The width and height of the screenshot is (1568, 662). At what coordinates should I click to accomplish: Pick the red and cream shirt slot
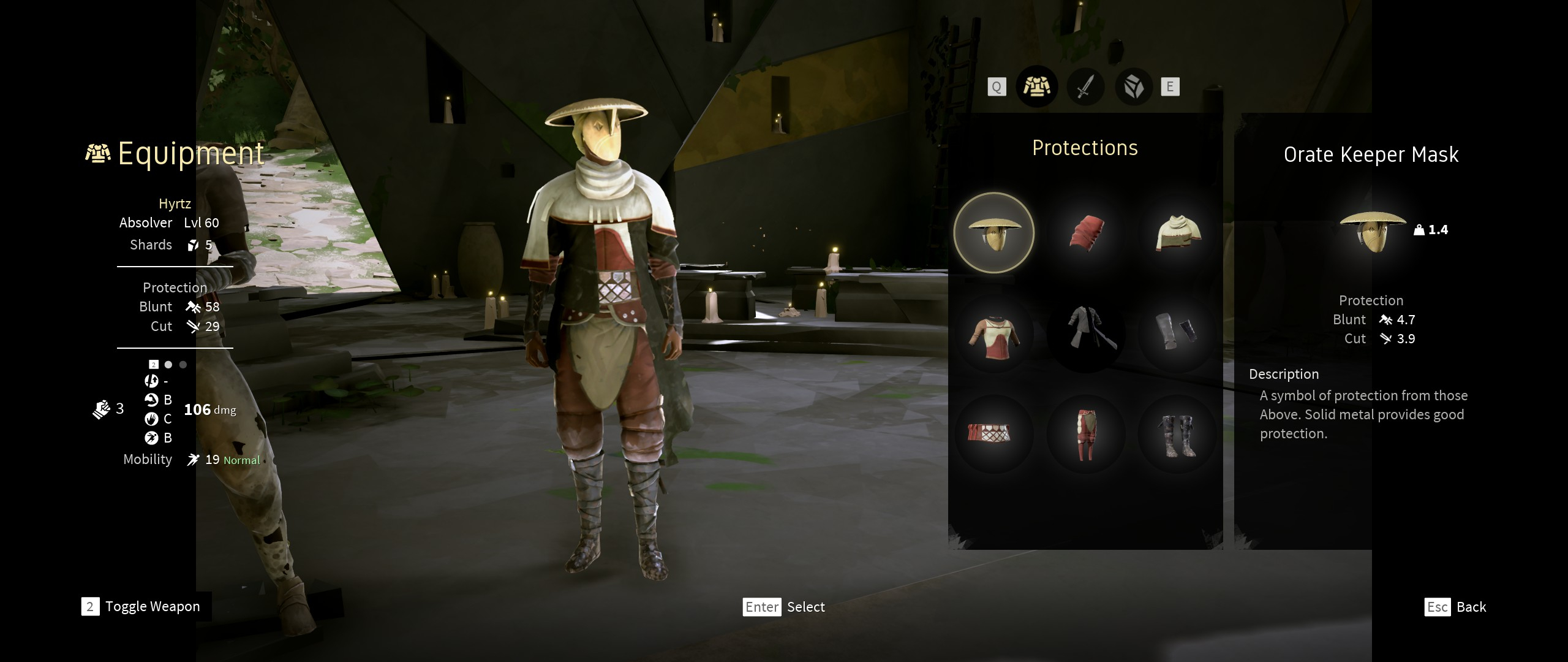(993, 335)
